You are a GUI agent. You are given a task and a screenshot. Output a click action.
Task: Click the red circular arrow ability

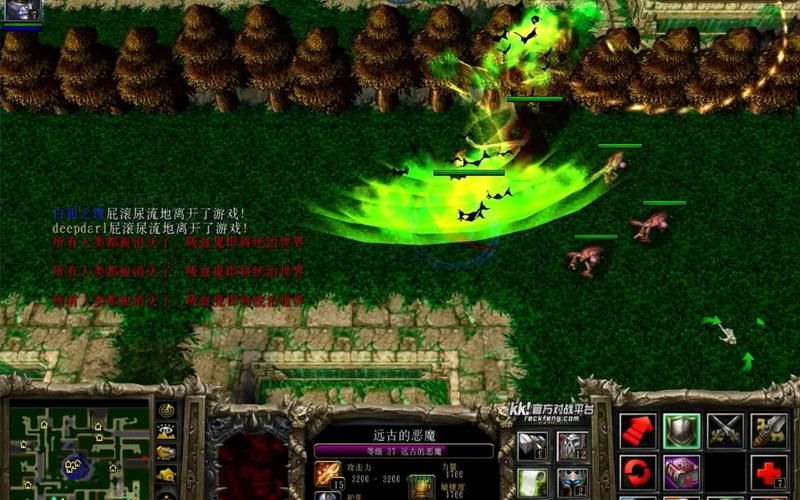(x=638, y=471)
